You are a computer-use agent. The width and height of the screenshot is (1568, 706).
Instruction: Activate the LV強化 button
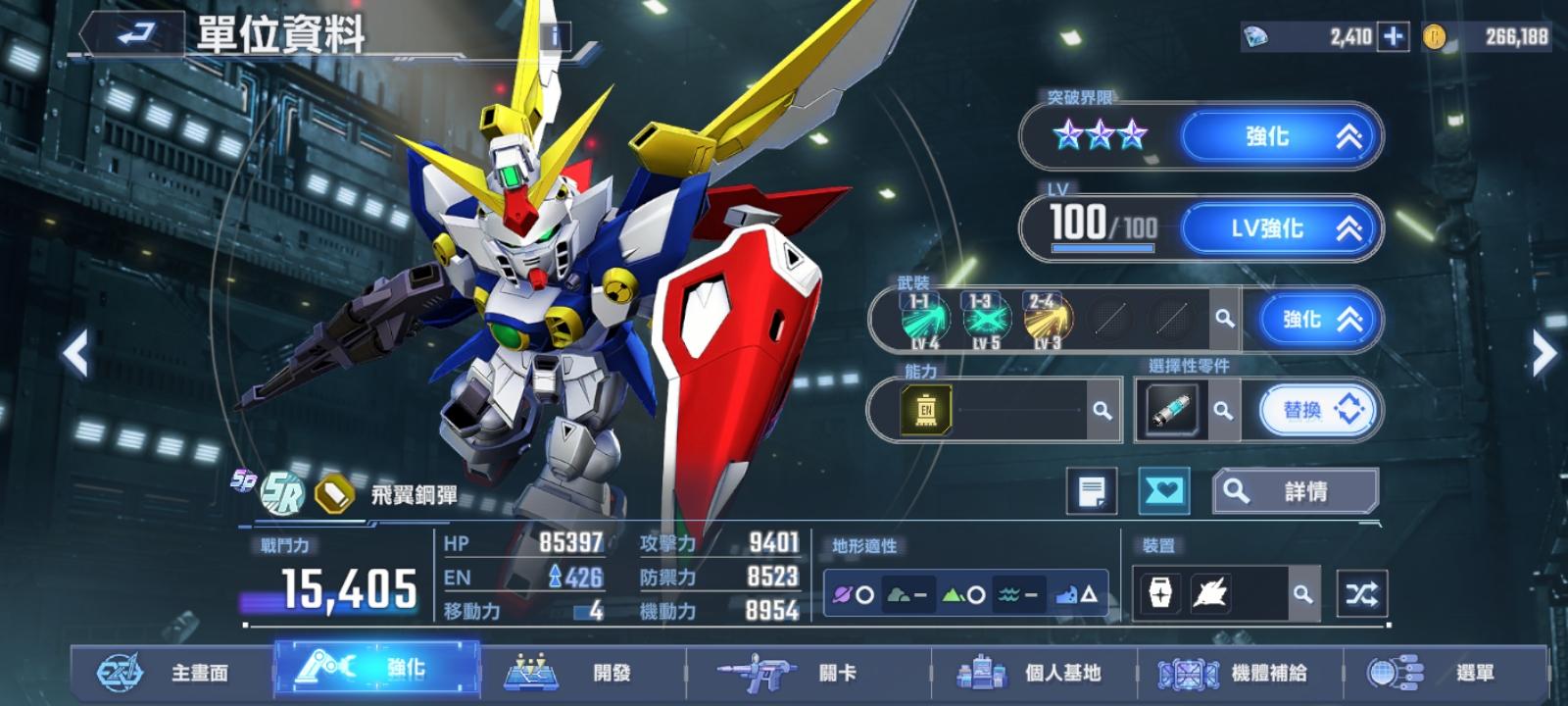click(x=1281, y=228)
